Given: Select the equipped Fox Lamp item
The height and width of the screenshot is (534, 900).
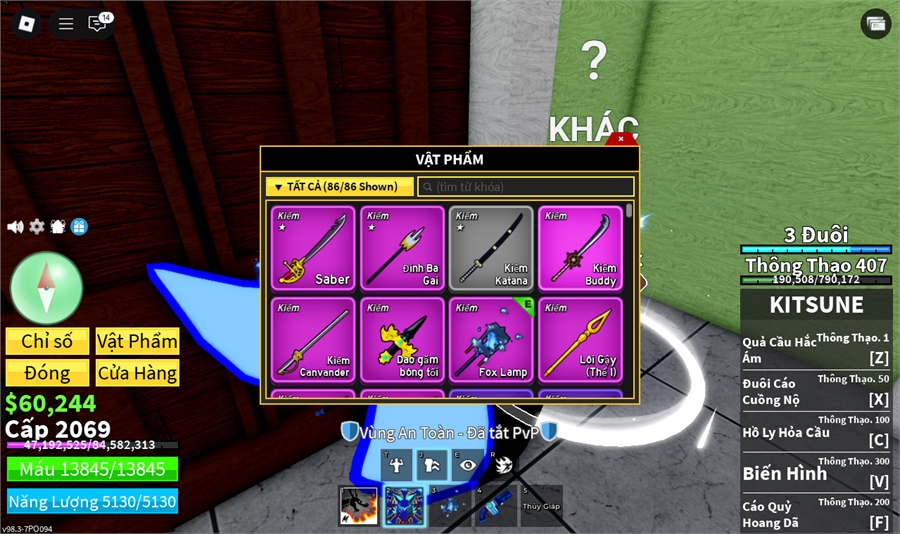Looking at the screenshot, I should (x=490, y=339).
